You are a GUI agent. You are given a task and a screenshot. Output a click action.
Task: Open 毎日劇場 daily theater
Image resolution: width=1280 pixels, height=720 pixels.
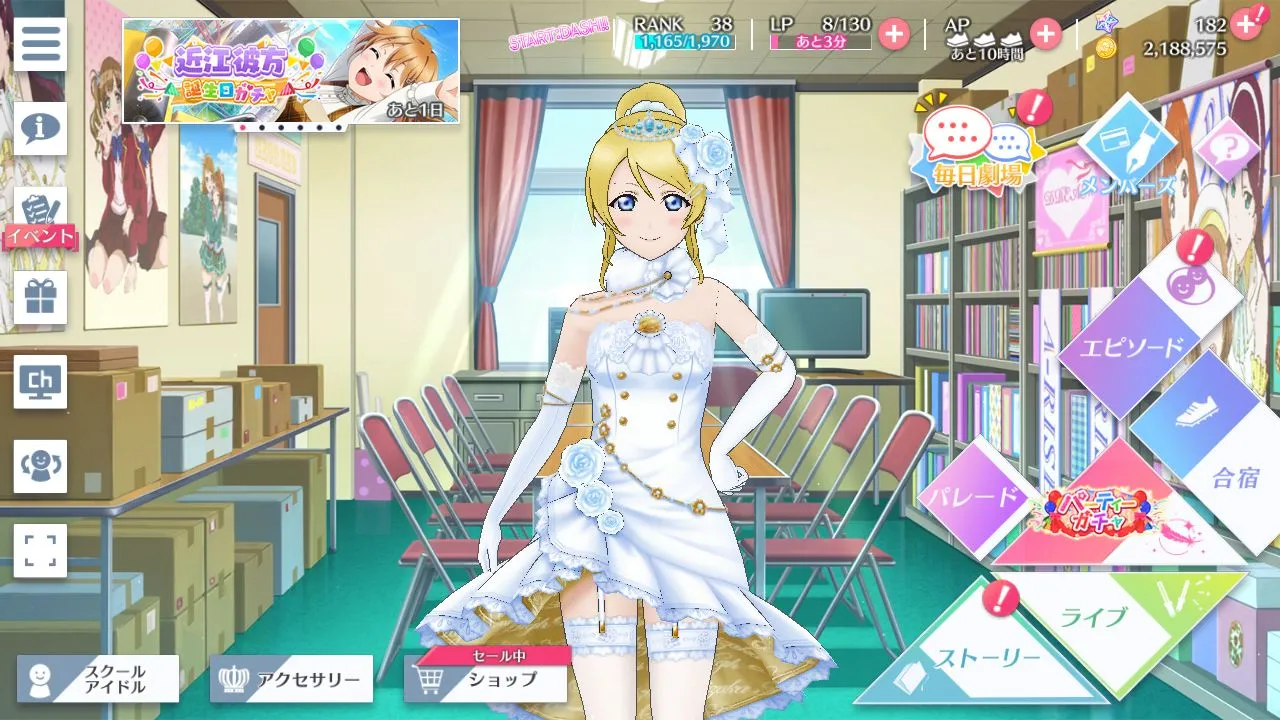(x=968, y=152)
